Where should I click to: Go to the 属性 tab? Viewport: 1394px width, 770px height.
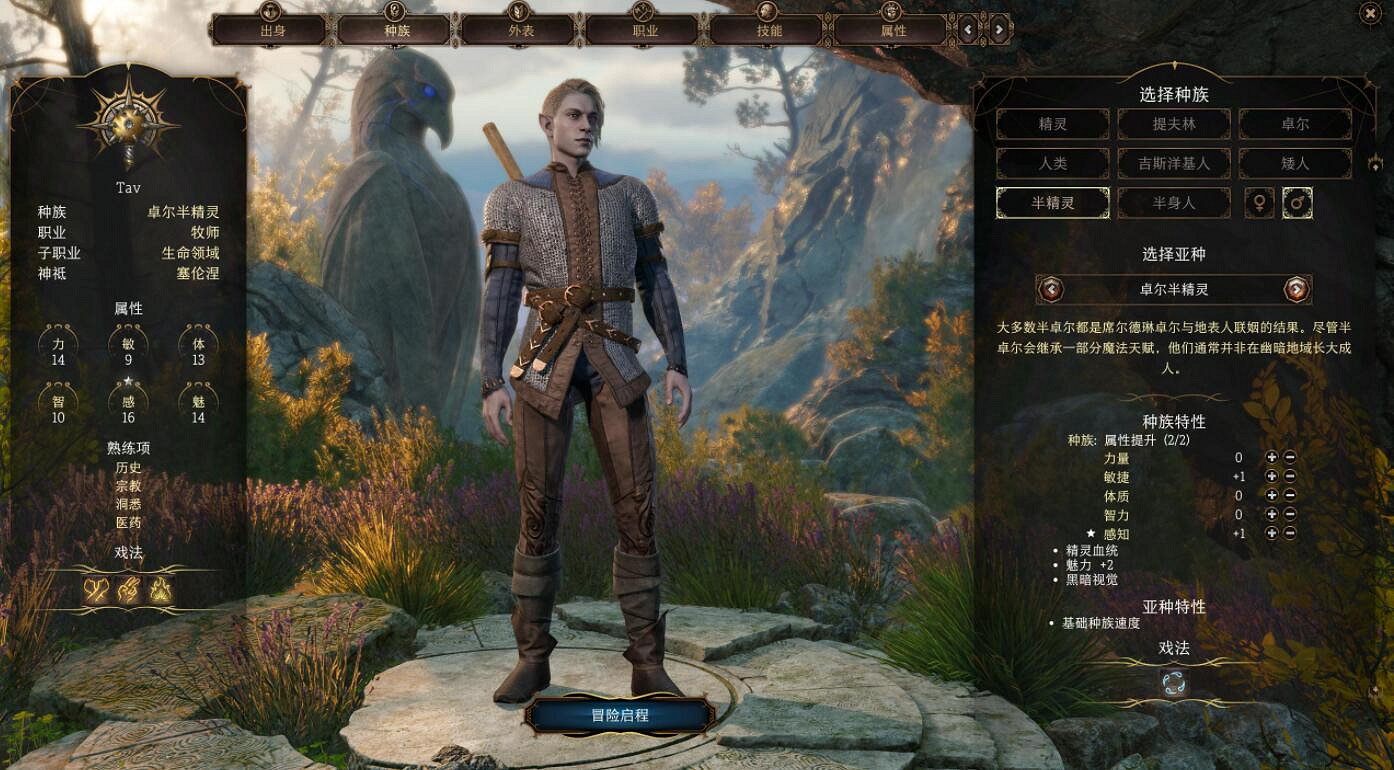pos(893,30)
